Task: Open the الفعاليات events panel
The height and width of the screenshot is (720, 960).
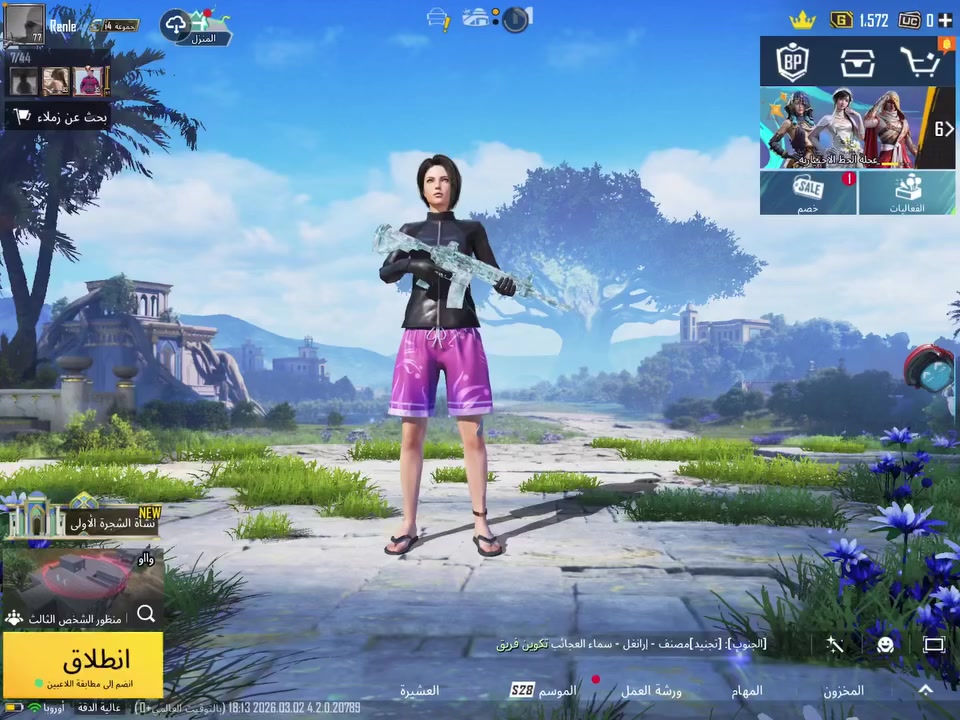Action: pyautogui.click(x=907, y=192)
